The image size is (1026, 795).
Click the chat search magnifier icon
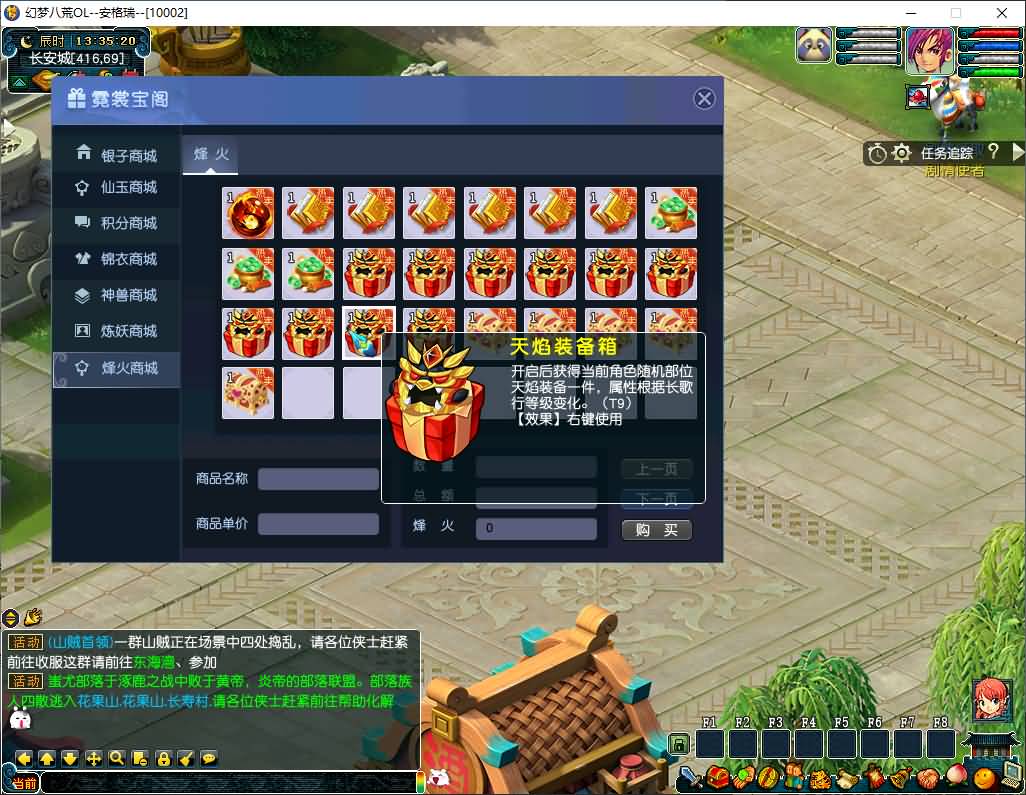[117, 758]
